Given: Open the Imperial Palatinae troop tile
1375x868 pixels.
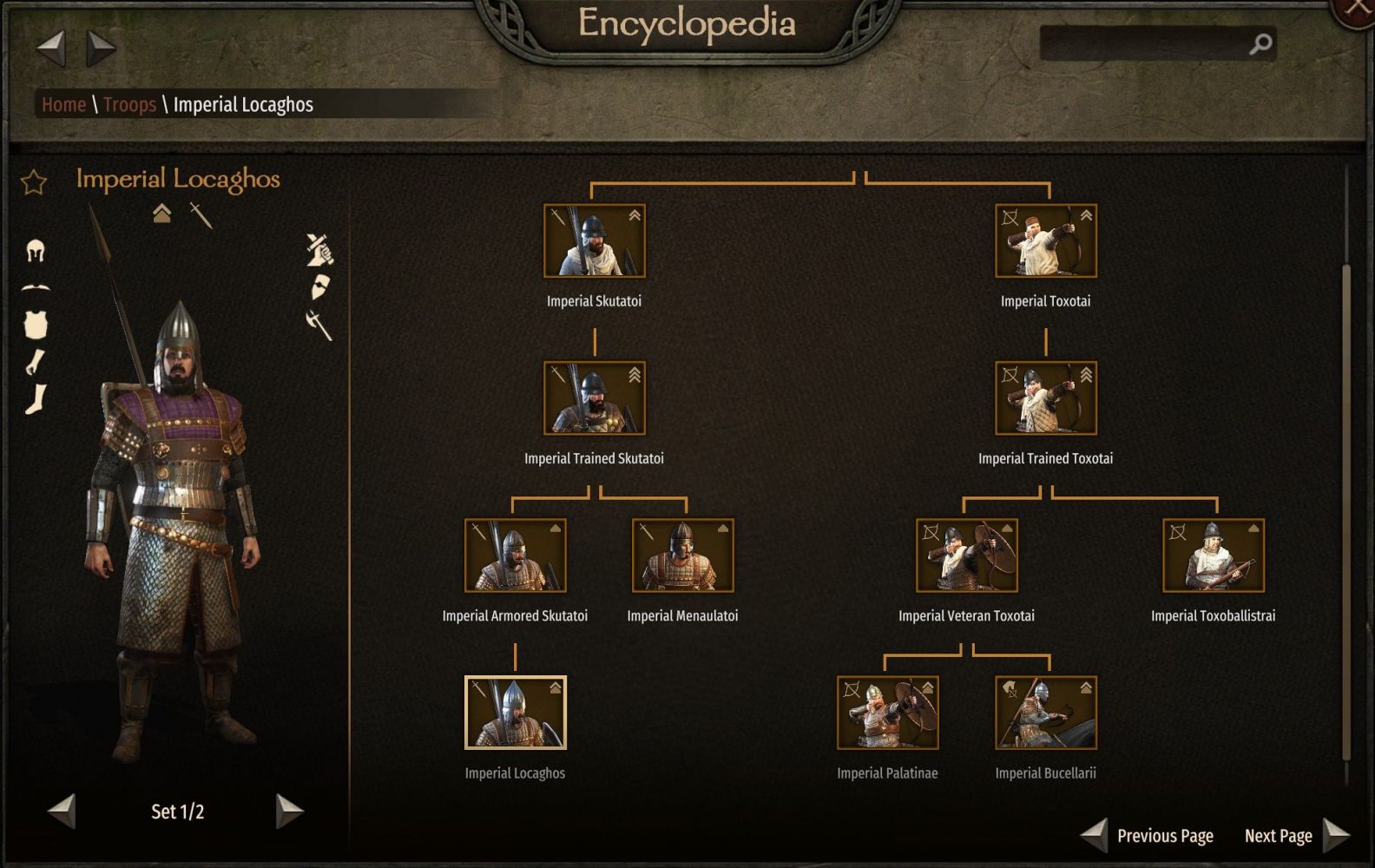Looking at the screenshot, I should (887, 713).
